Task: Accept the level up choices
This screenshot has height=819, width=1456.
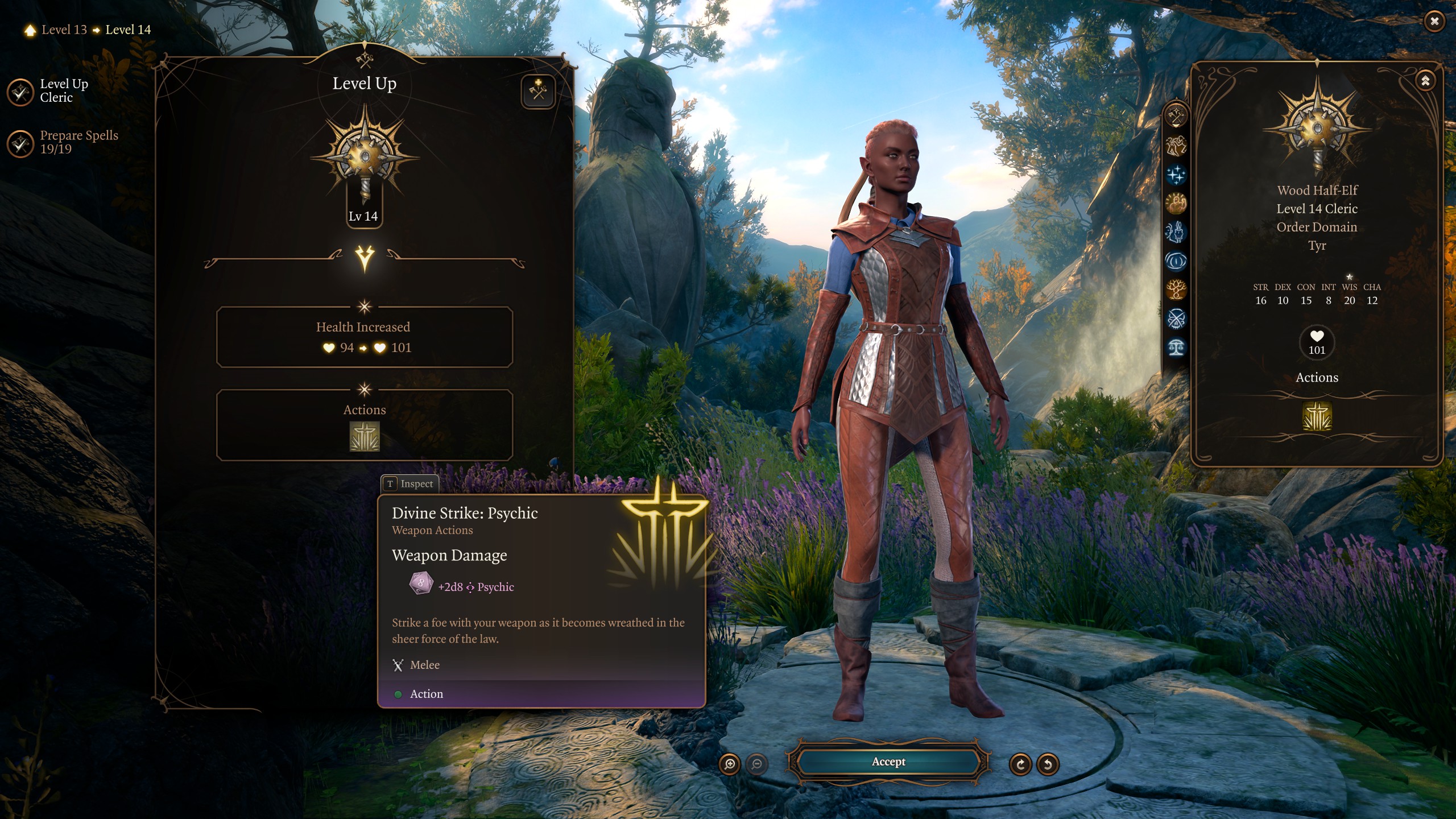Action: coord(888,762)
